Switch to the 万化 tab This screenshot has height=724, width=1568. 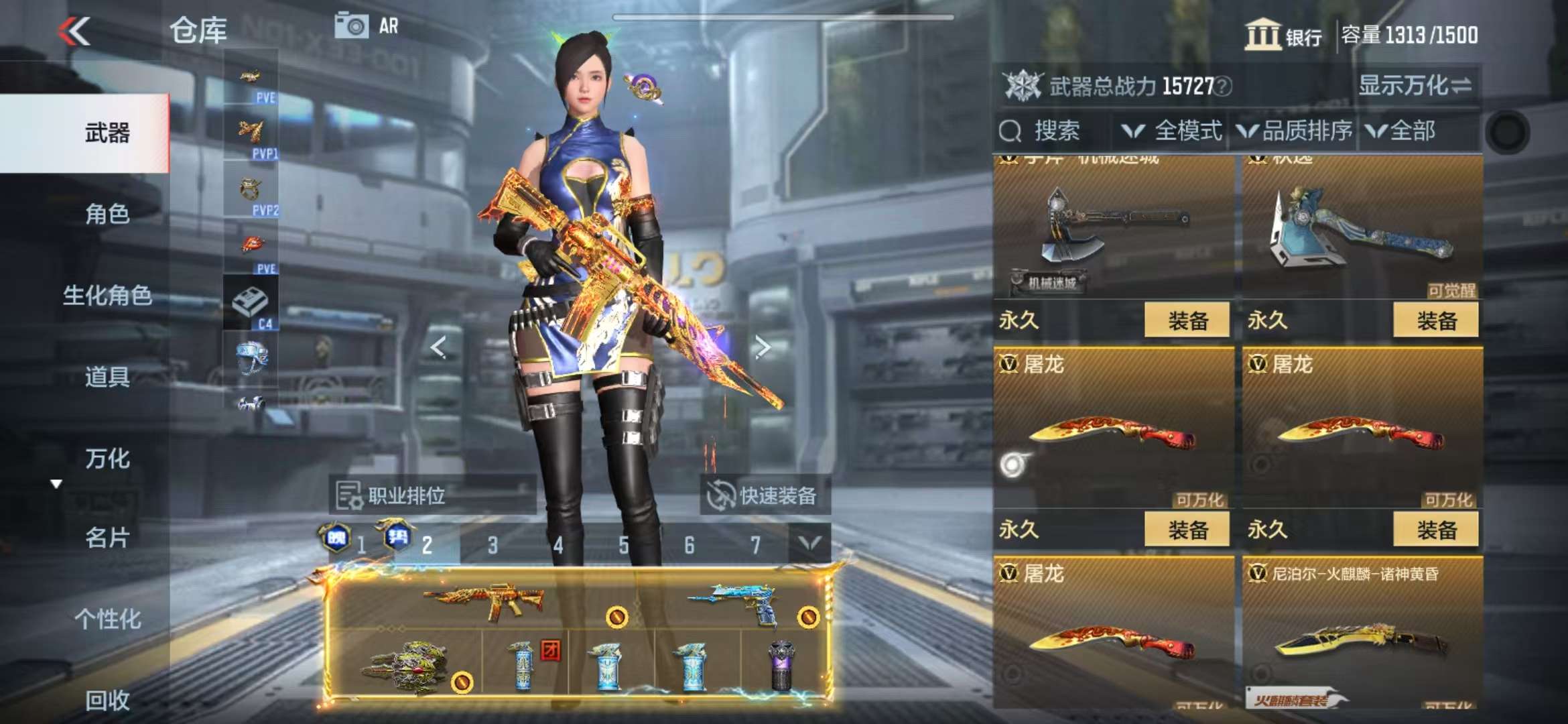[x=107, y=459]
